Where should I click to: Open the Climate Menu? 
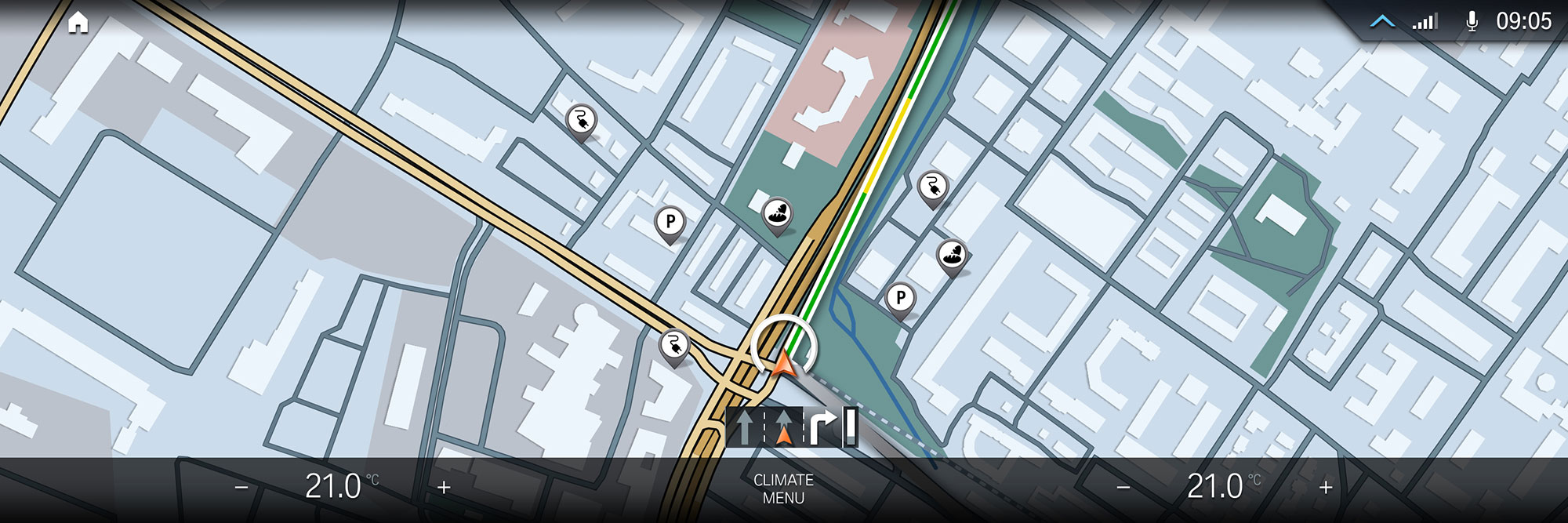pos(783,488)
